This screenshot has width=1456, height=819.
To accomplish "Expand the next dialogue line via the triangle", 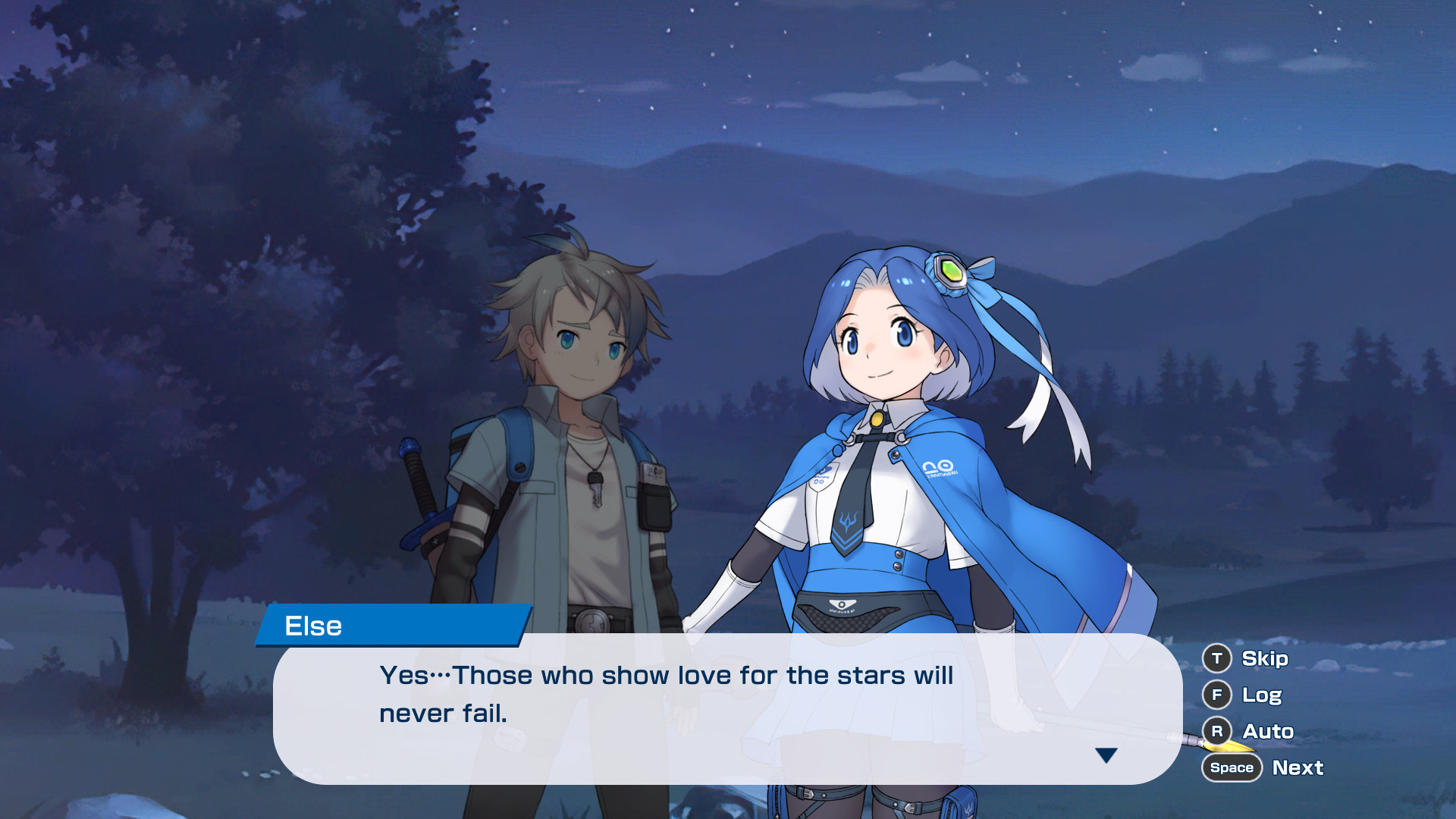I will tap(1108, 755).
